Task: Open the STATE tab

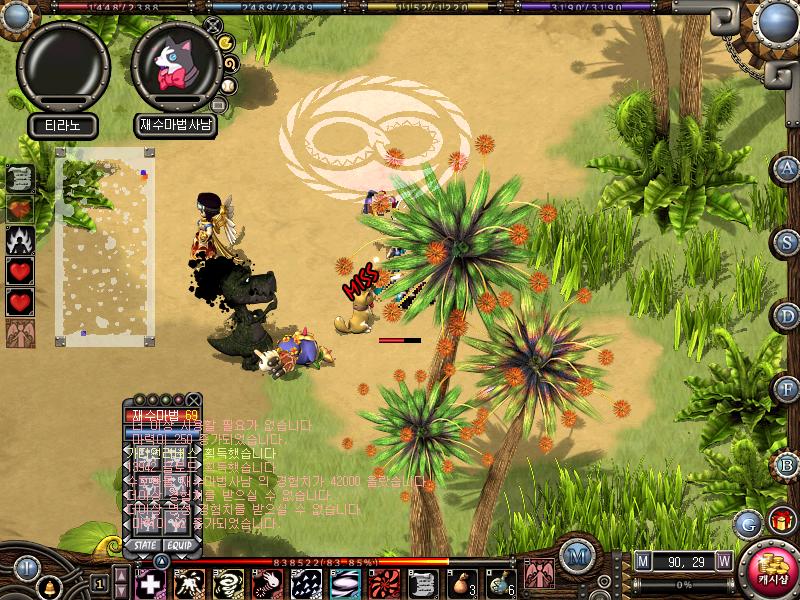Action: [x=142, y=545]
